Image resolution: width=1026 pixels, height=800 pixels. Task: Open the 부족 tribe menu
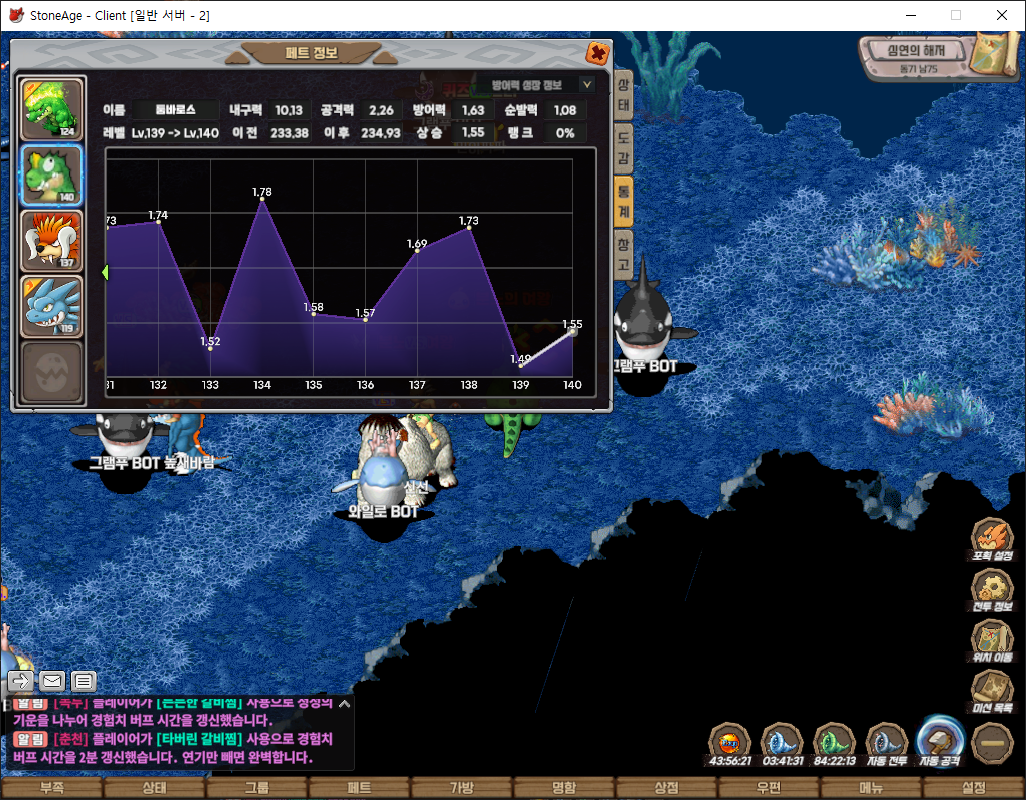(51, 788)
